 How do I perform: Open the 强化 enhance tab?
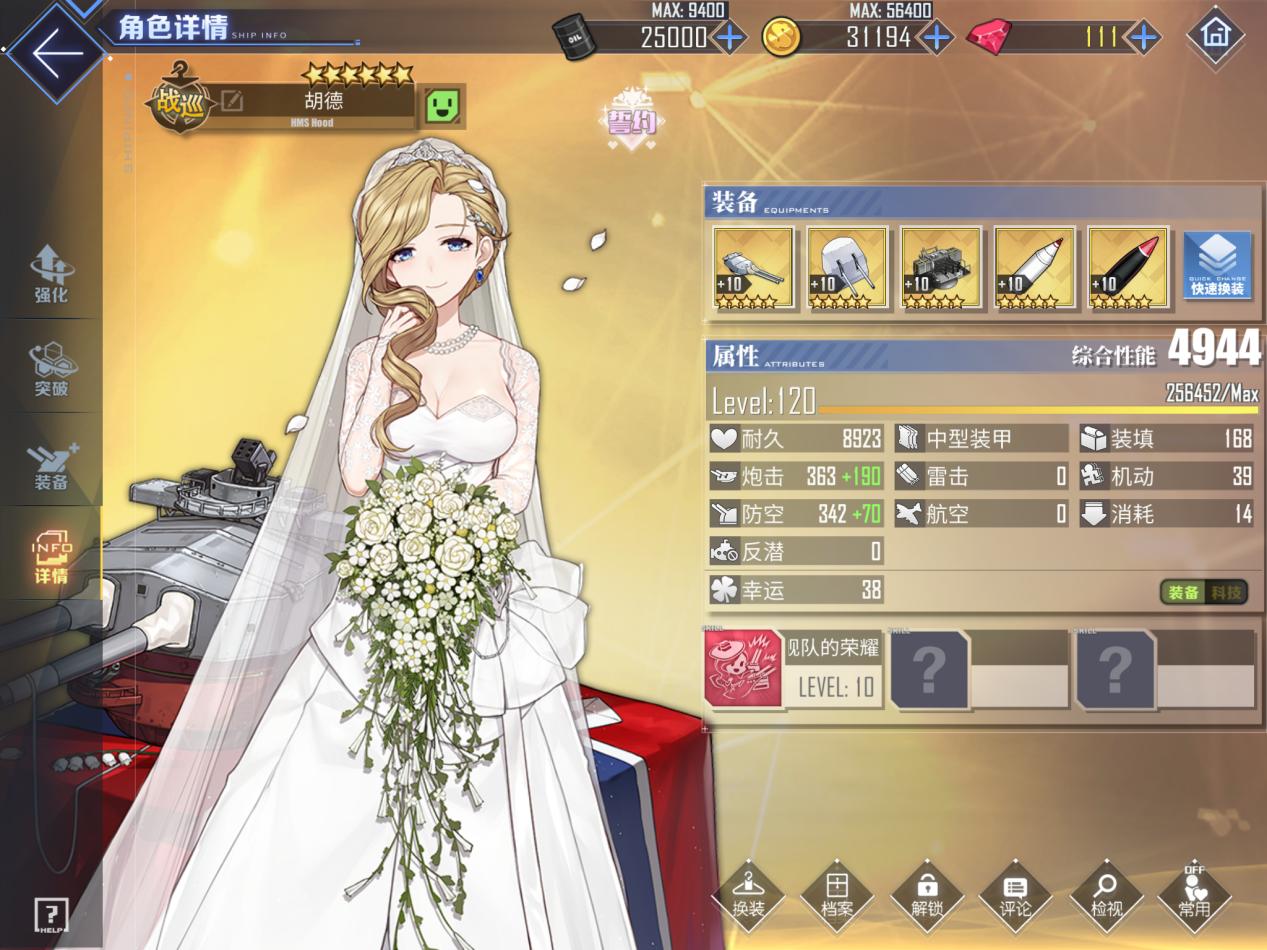tap(51, 273)
